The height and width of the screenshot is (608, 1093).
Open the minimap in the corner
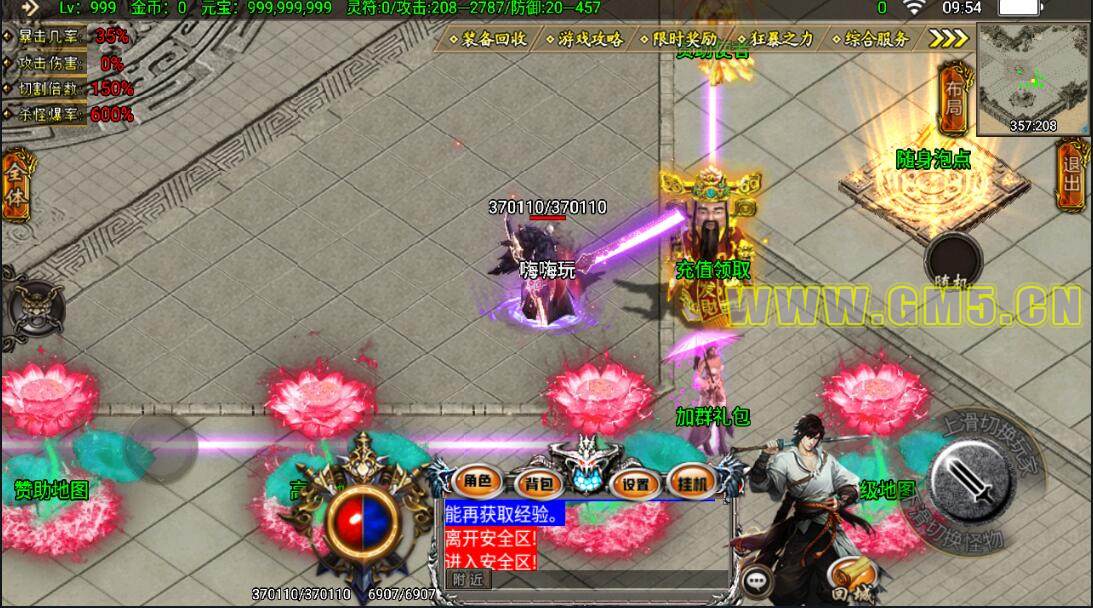tap(1032, 78)
